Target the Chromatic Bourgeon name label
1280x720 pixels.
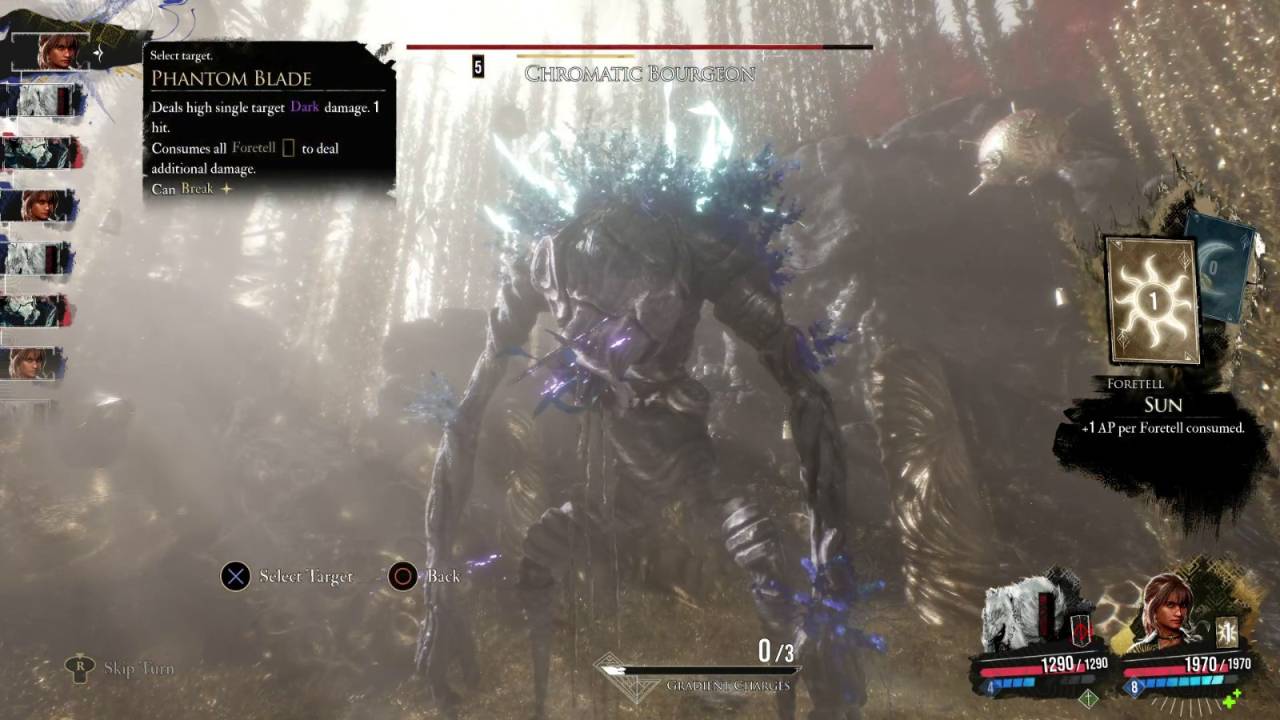point(639,74)
